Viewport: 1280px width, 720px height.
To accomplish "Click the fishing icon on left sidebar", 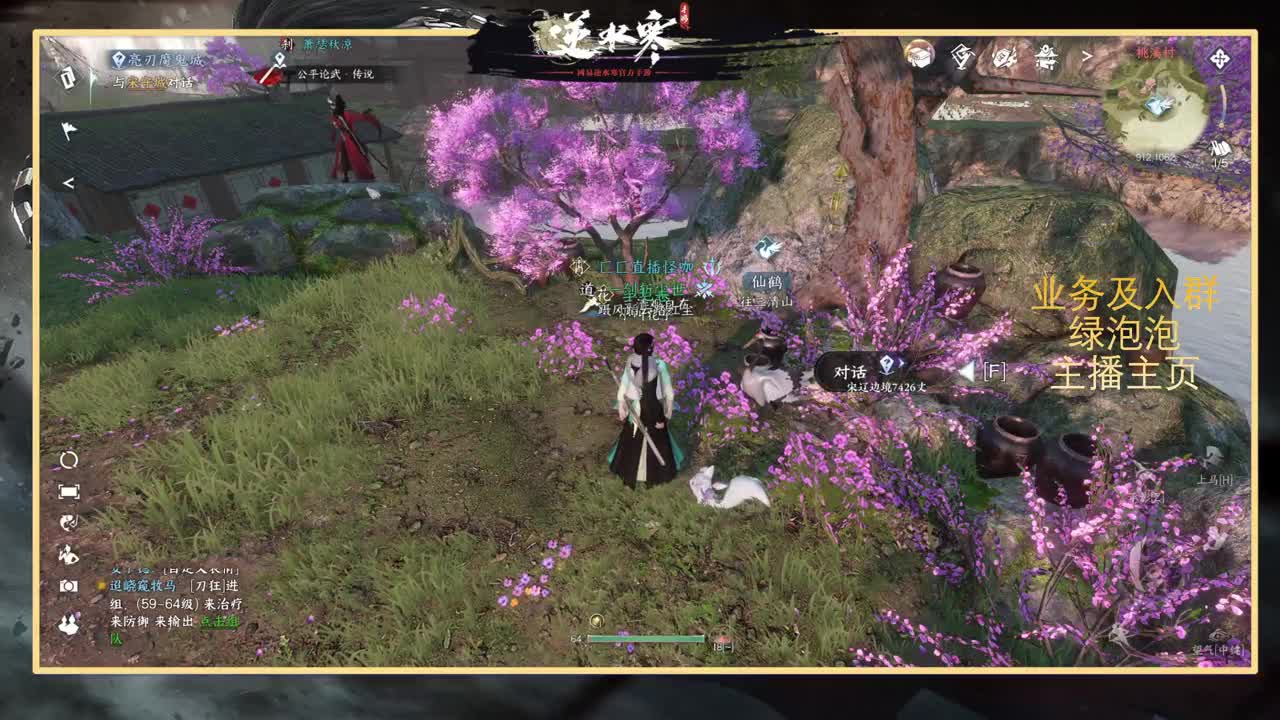I will [68, 520].
